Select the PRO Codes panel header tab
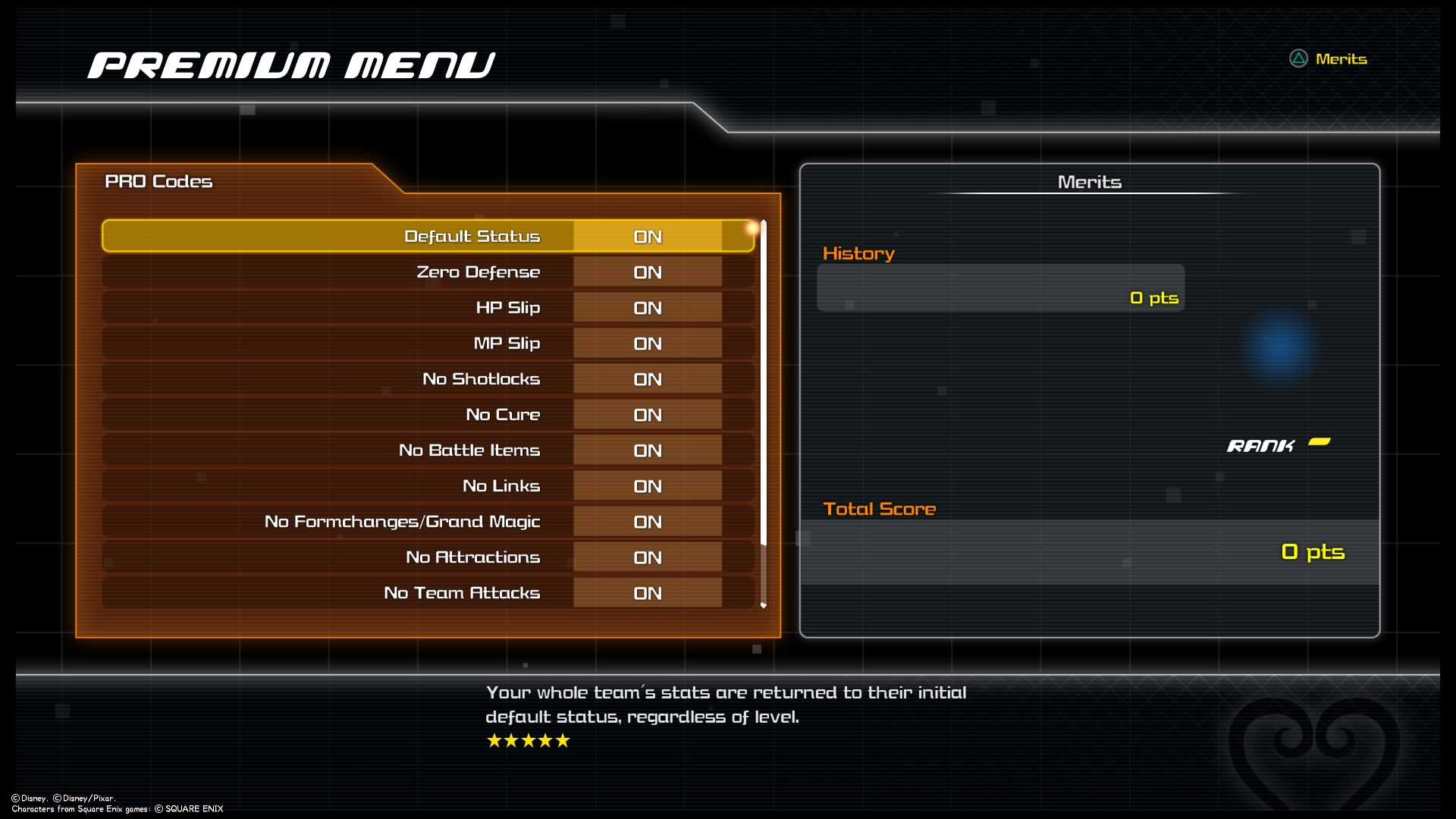This screenshot has width=1456, height=819. (159, 181)
